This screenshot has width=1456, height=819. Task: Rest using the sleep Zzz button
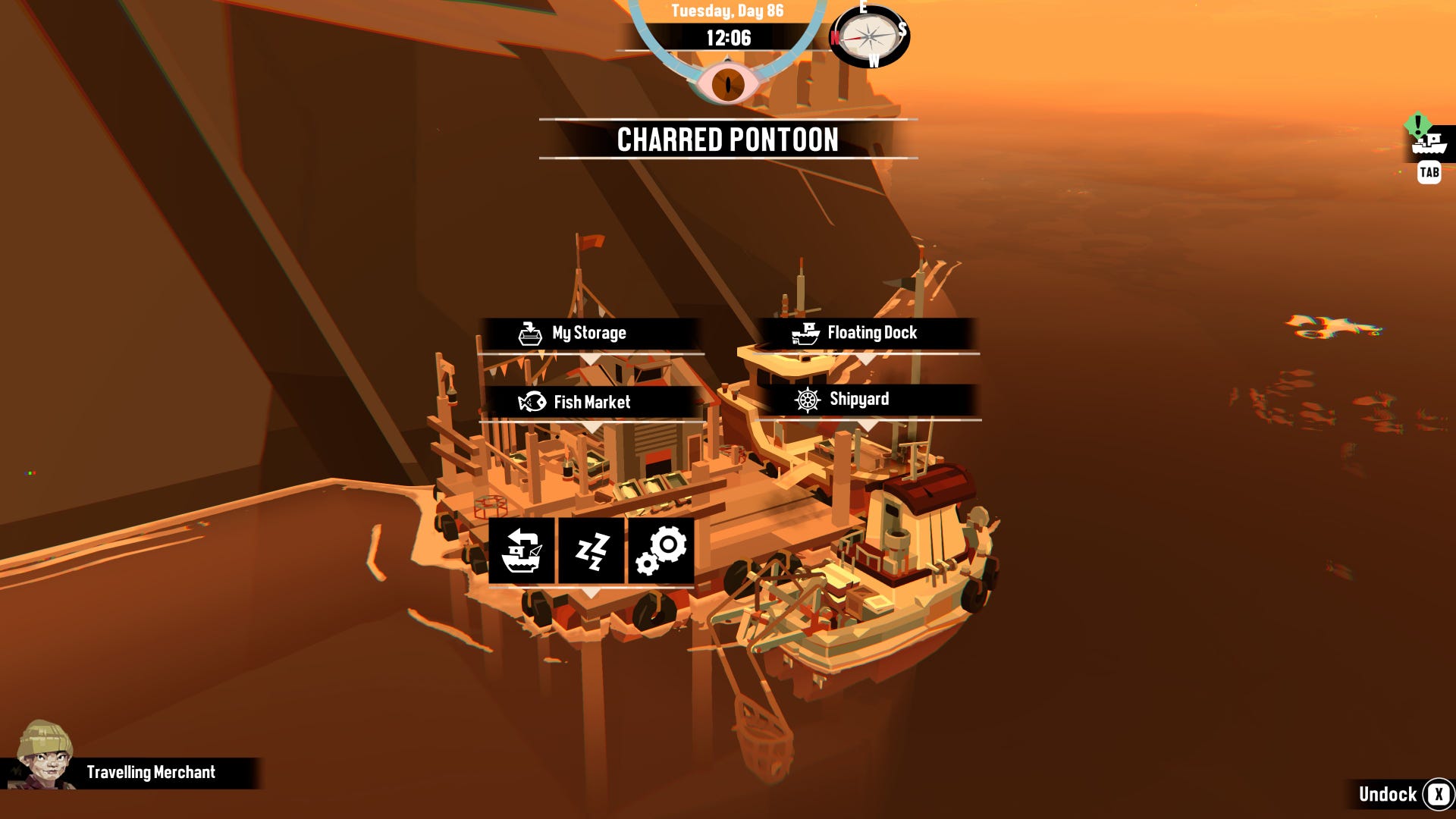pyautogui.click(x=591, y=551)
